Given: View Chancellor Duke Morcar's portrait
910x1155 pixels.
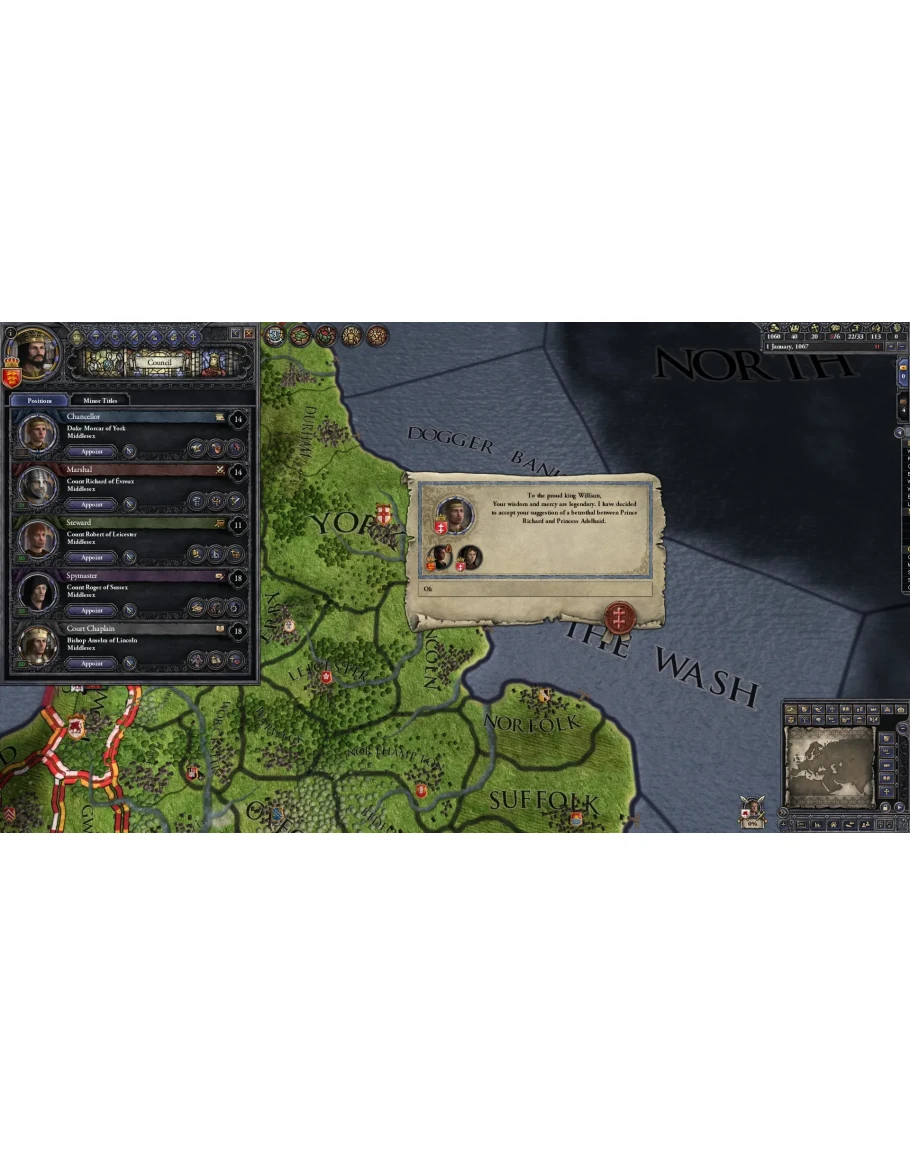Looking at the screenshot, I should click(x=38, y=434).
